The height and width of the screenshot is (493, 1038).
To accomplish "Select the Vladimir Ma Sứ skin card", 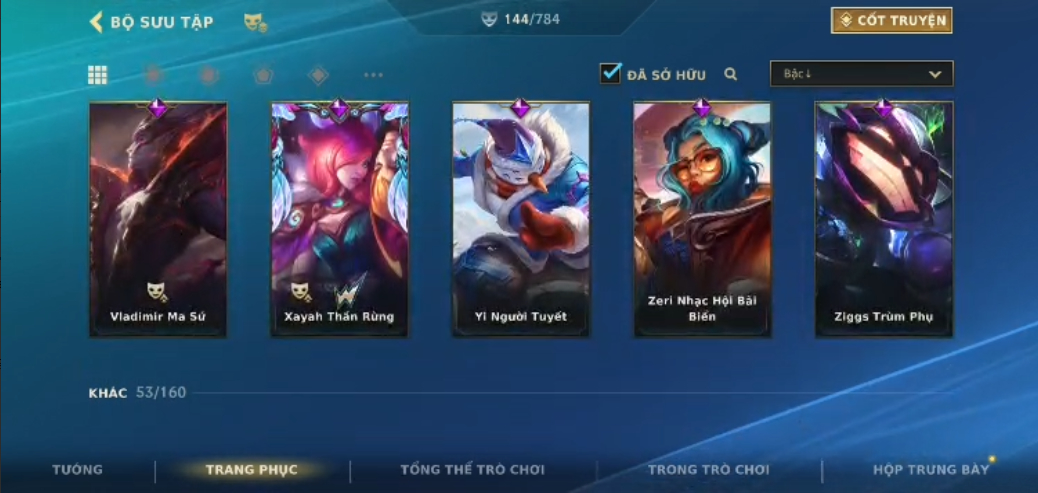I will pos(158,220).
